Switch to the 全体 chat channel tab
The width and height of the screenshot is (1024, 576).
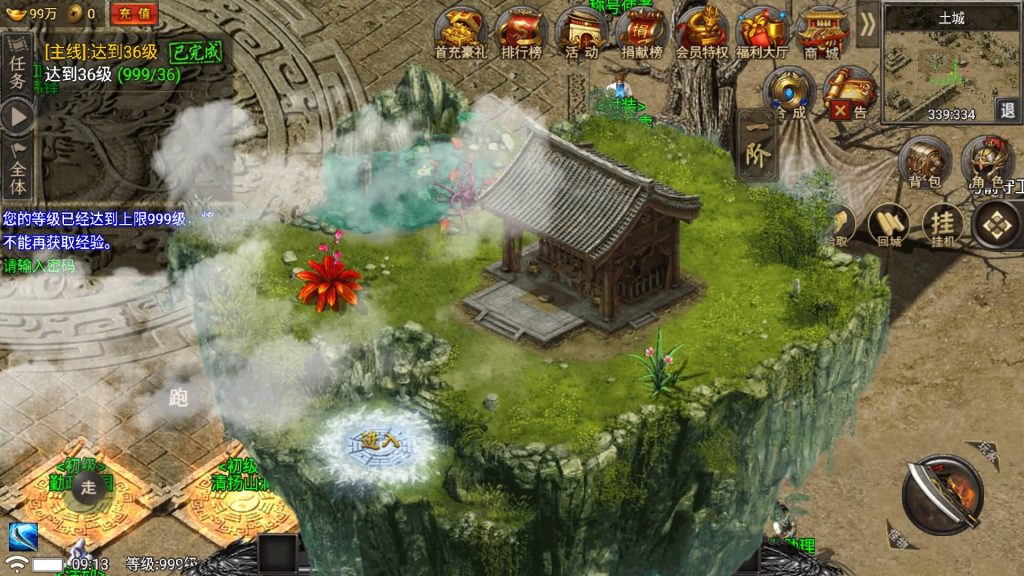(17, 172)
